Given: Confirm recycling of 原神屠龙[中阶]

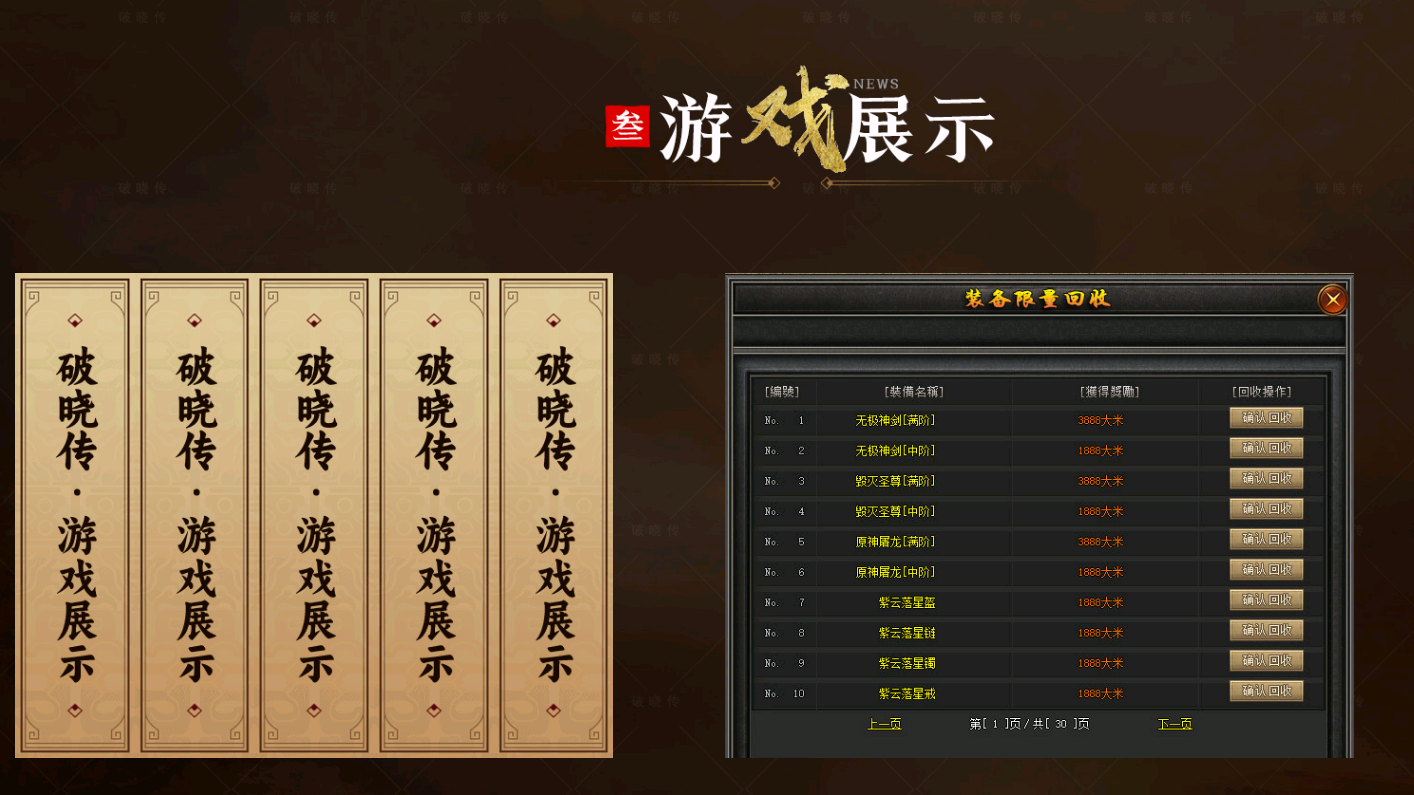Looking at the screenshot, I should point(1265,569).
